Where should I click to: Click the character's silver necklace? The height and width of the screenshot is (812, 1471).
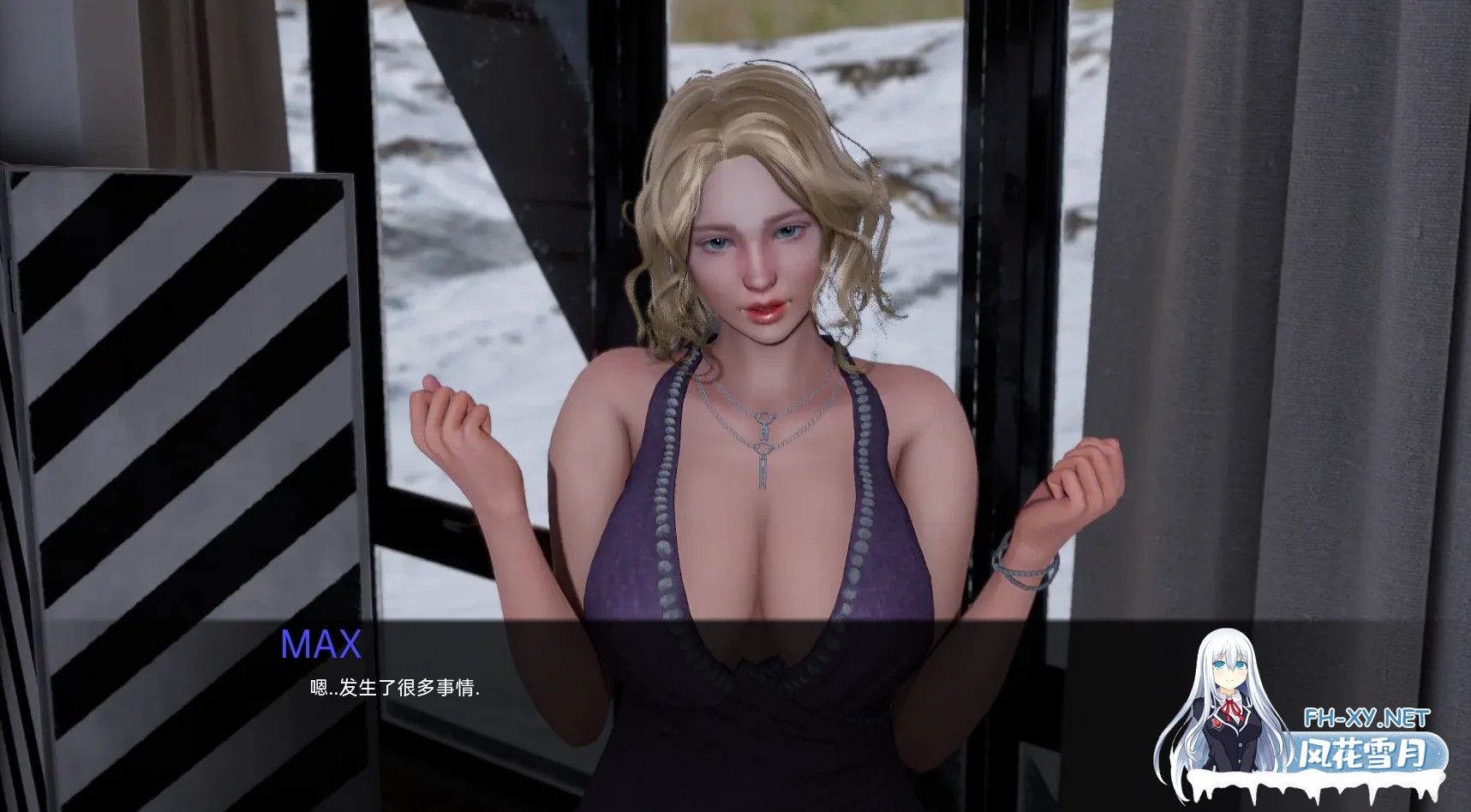pos(762,437)
